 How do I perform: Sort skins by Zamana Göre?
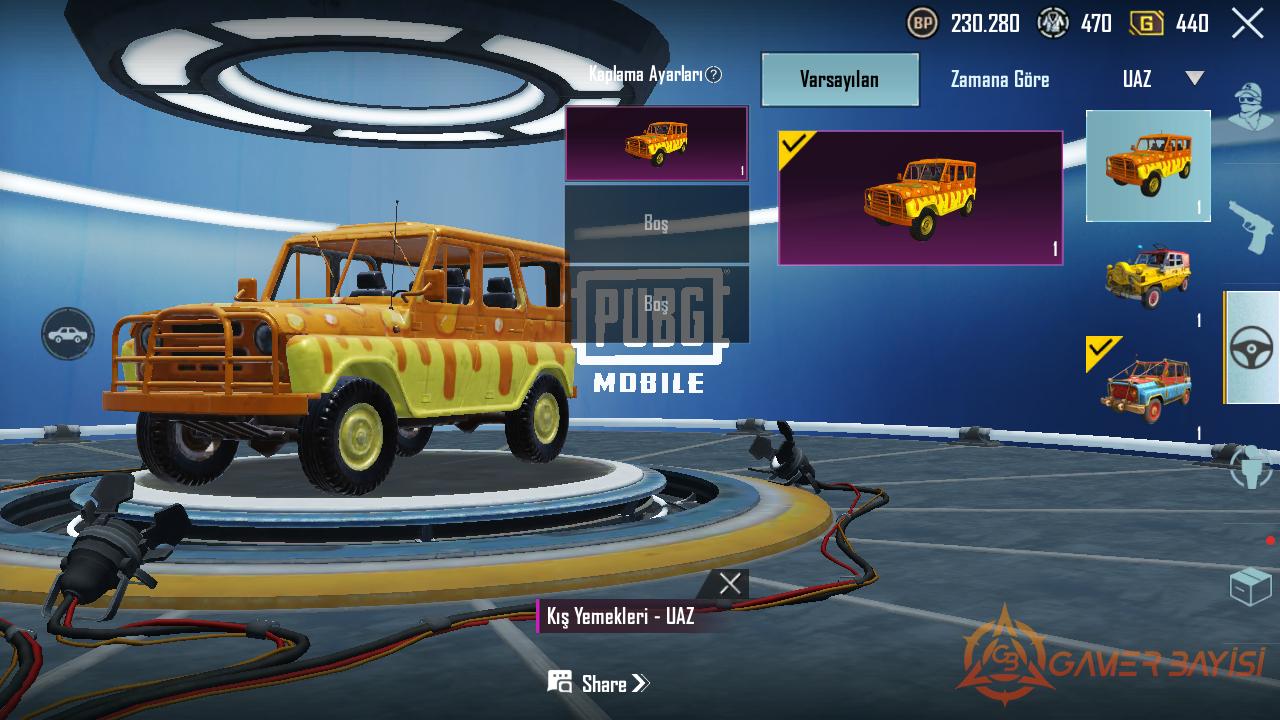999,79
